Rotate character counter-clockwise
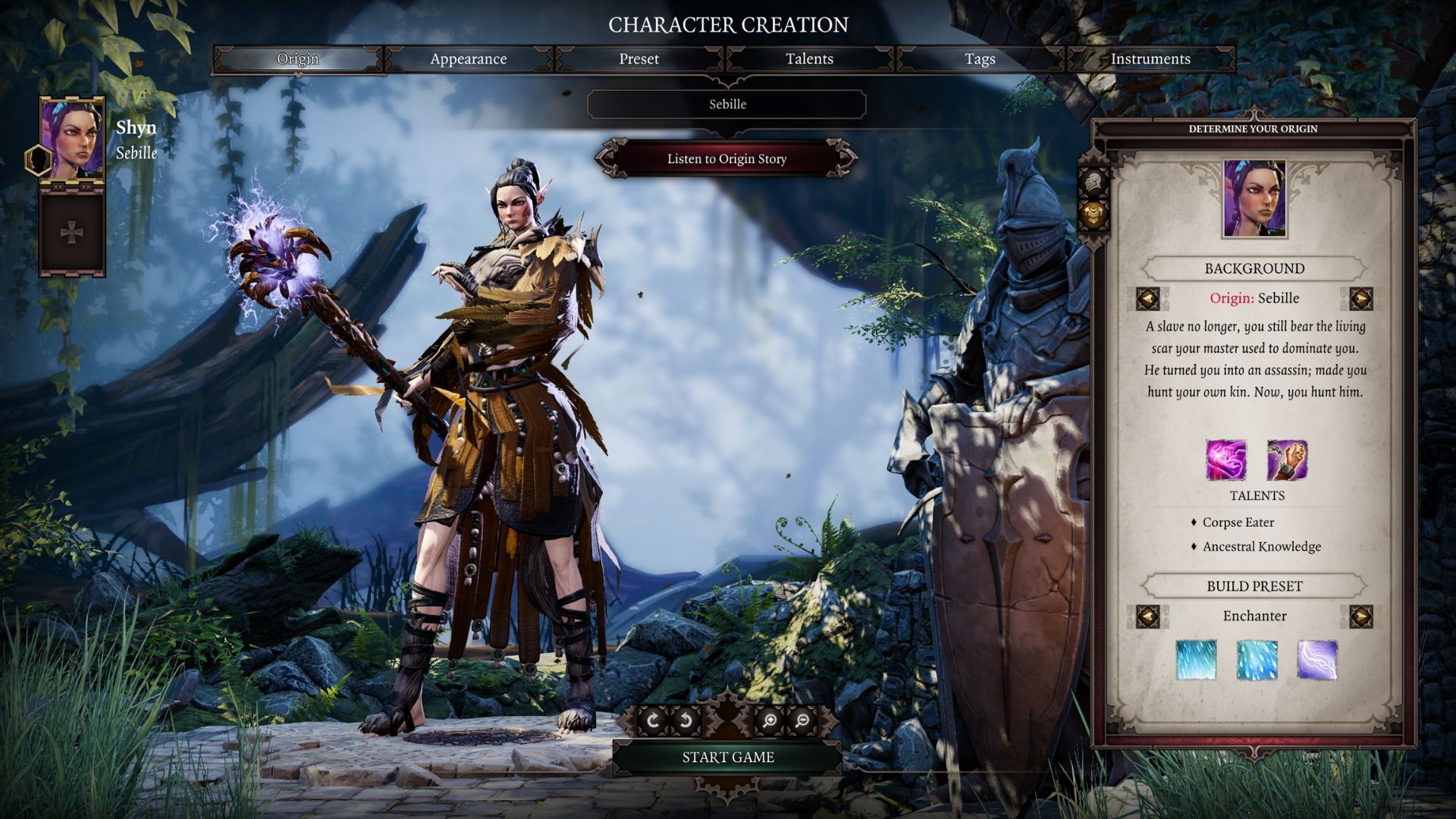 click(x=686, y=720)
